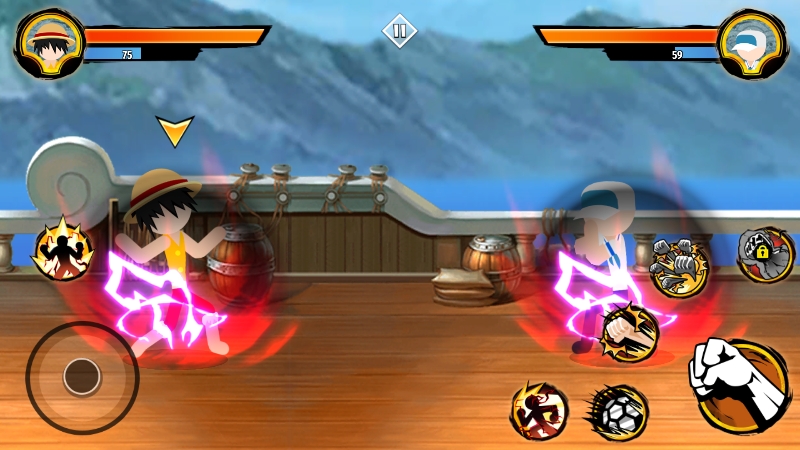This screenshot has width=800, height=450.
Task: Use the multi-fist barrage skill
Action: pos(679,265)
